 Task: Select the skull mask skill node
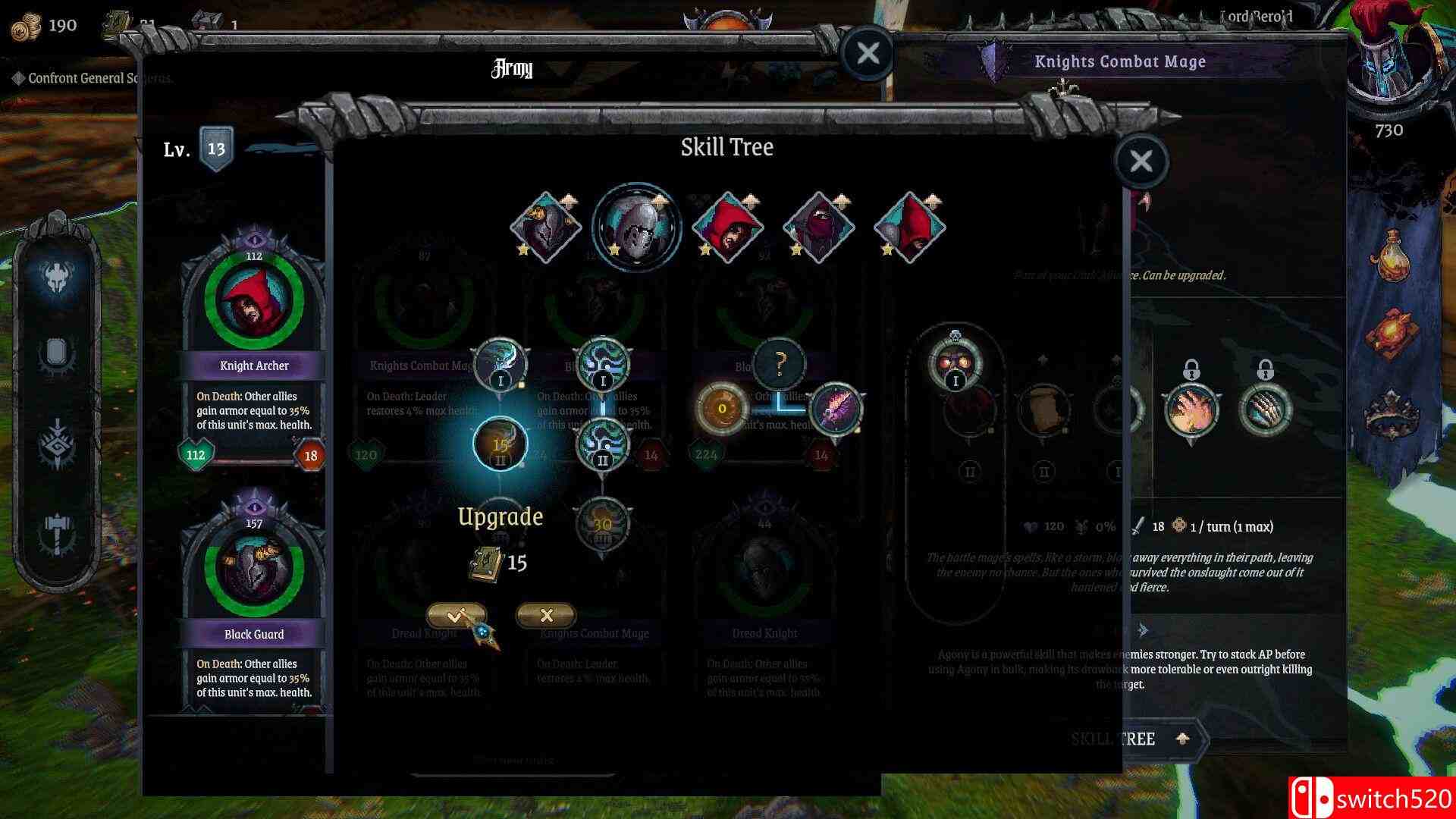coord(955,362)
